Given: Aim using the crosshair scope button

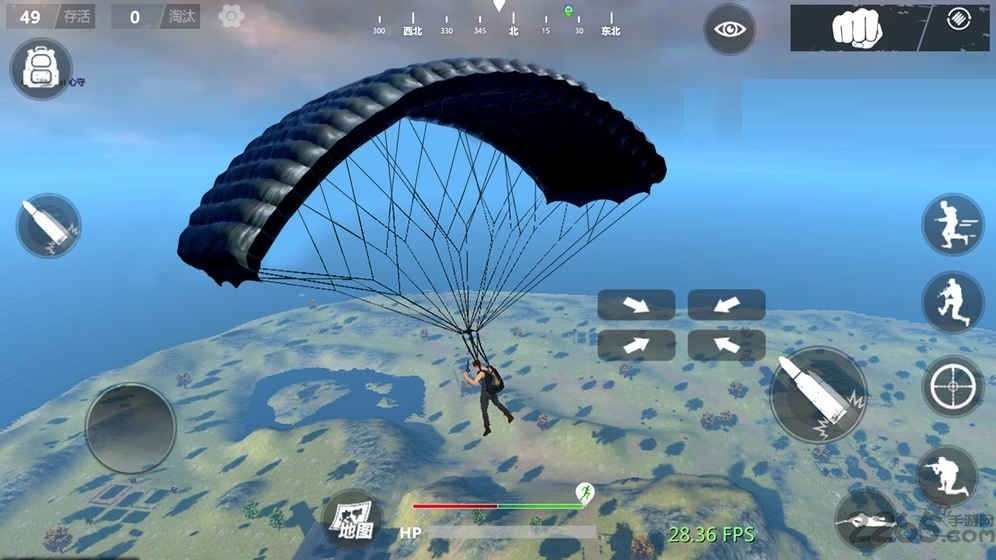Looking at the screenshot, I should click(x=951, y=386).
